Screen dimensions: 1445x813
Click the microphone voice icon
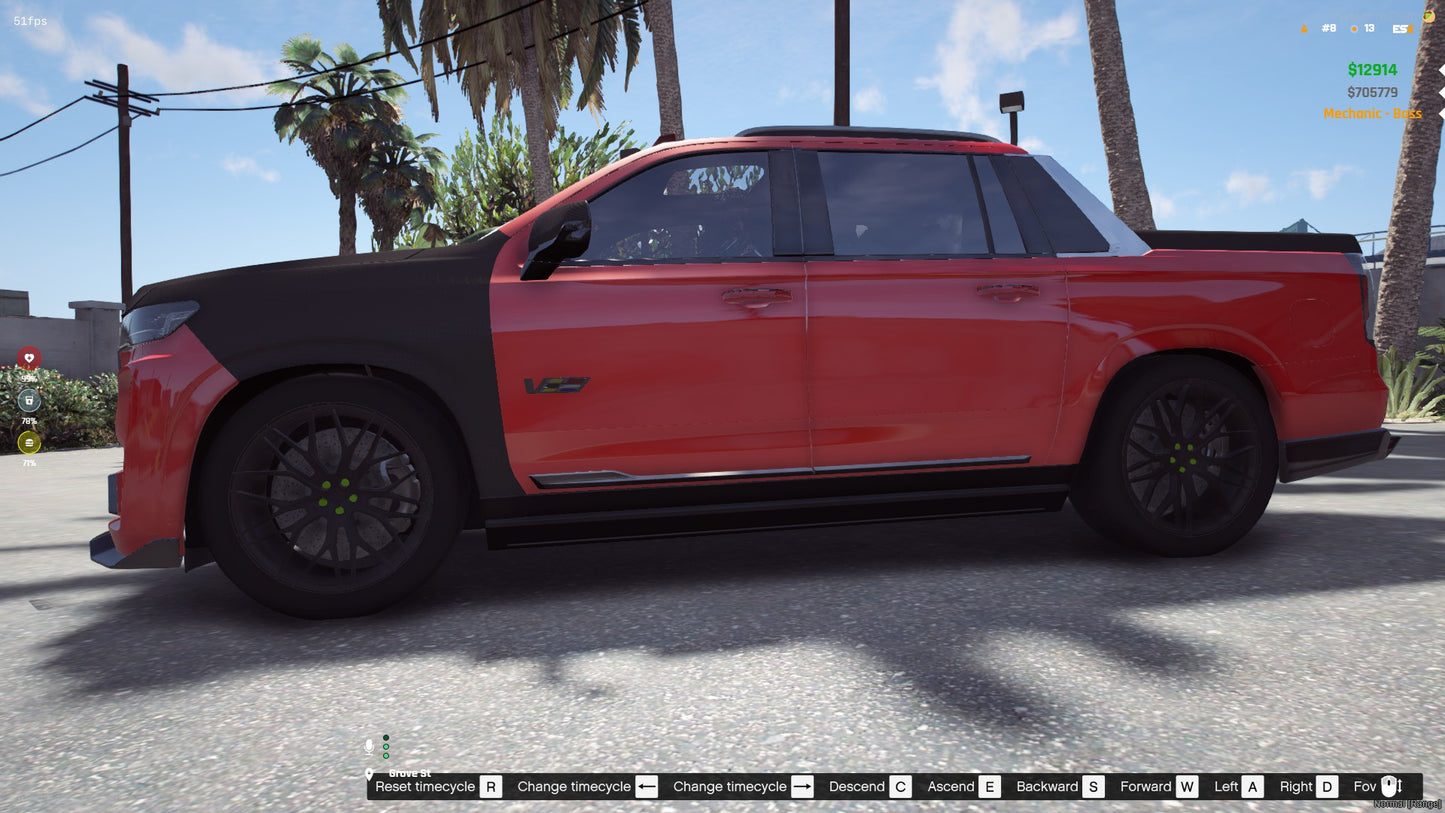coord(368,746)
